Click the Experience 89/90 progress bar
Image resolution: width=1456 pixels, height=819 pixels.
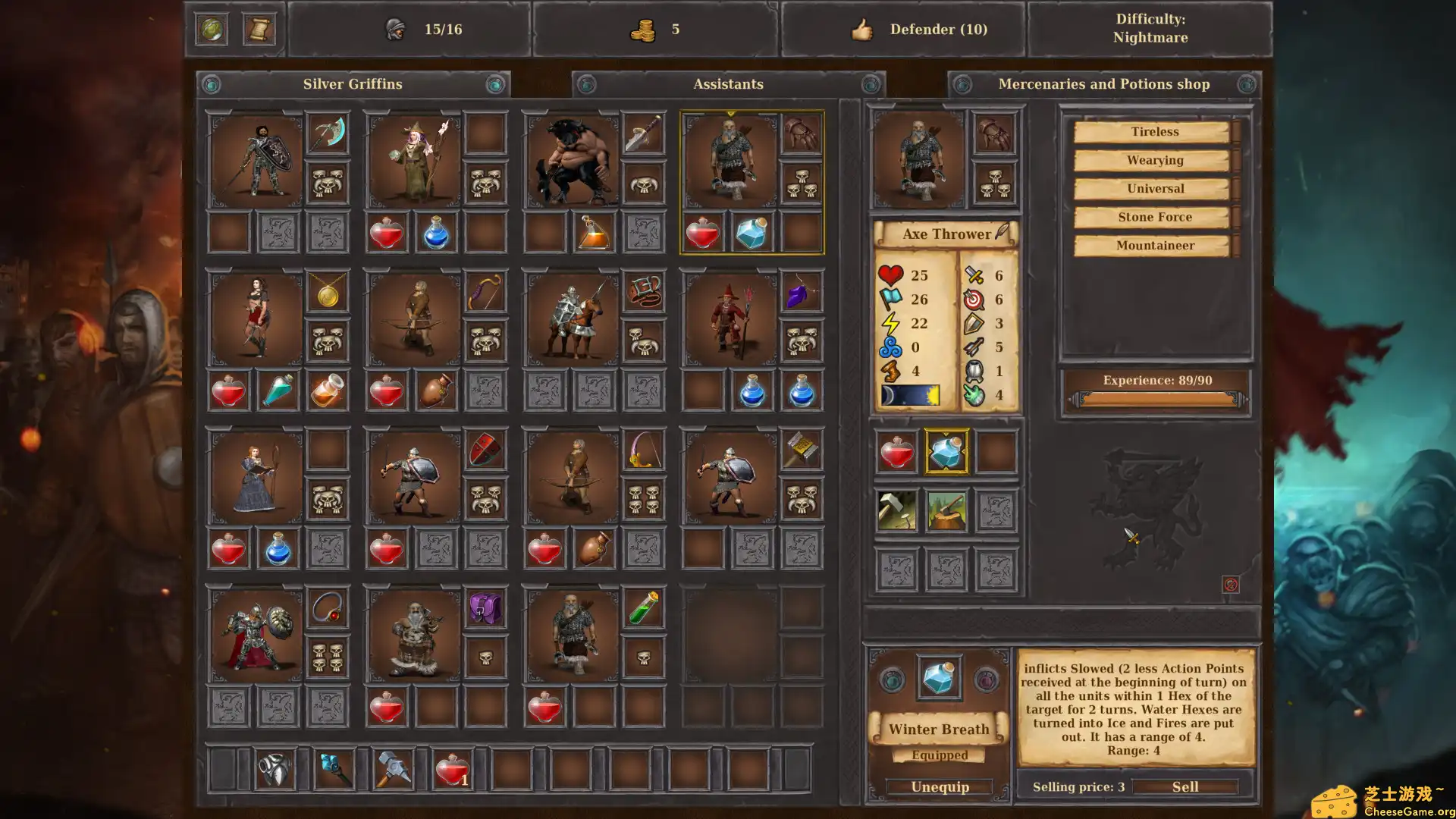pyautogui.click(x=1155, y=380)
